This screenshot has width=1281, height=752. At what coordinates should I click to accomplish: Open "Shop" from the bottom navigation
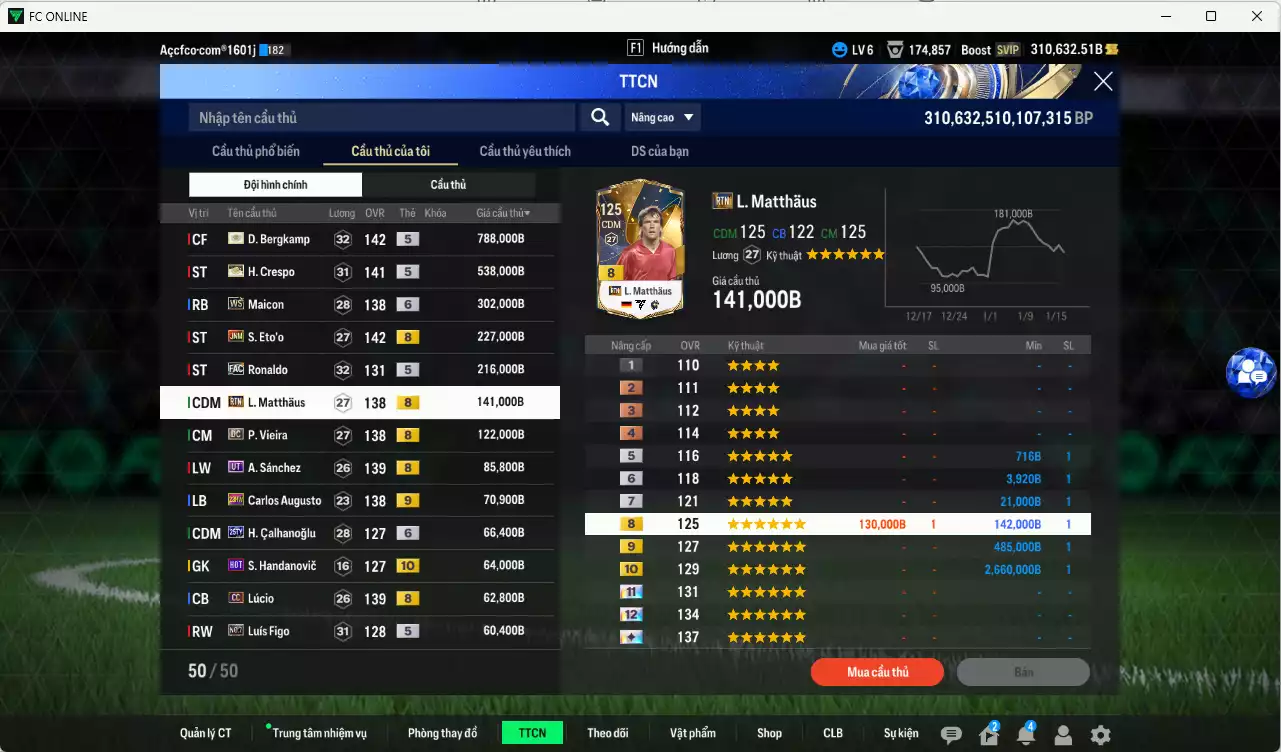[x=769, y=732]
